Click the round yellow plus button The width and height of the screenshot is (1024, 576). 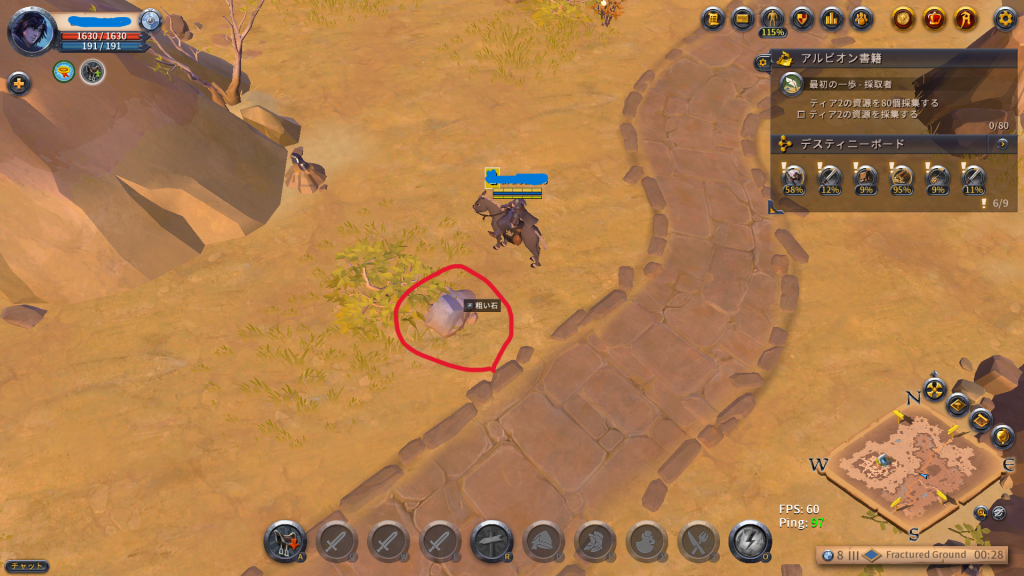pos(18,84)
